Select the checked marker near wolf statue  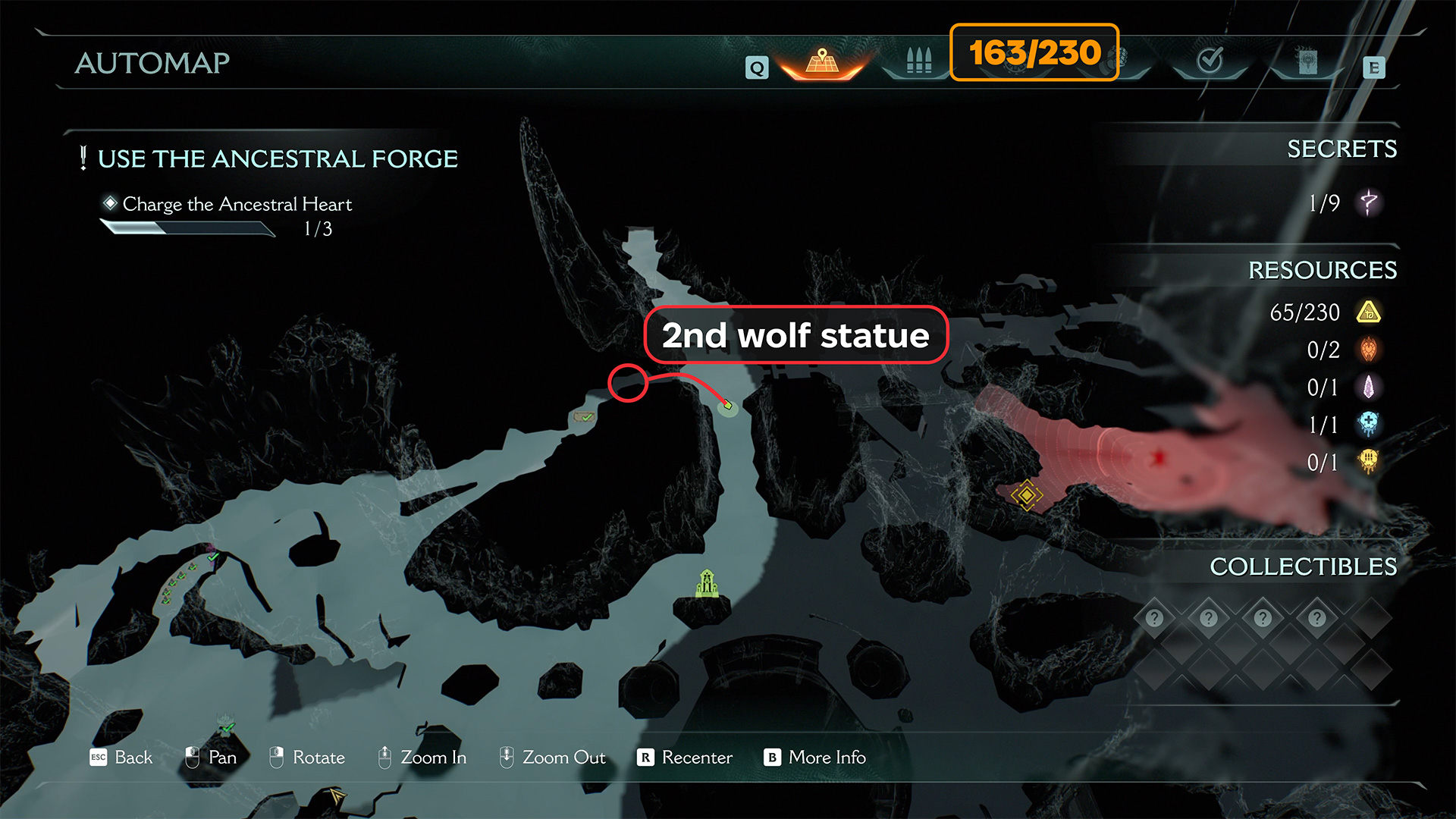click(584, 416)
